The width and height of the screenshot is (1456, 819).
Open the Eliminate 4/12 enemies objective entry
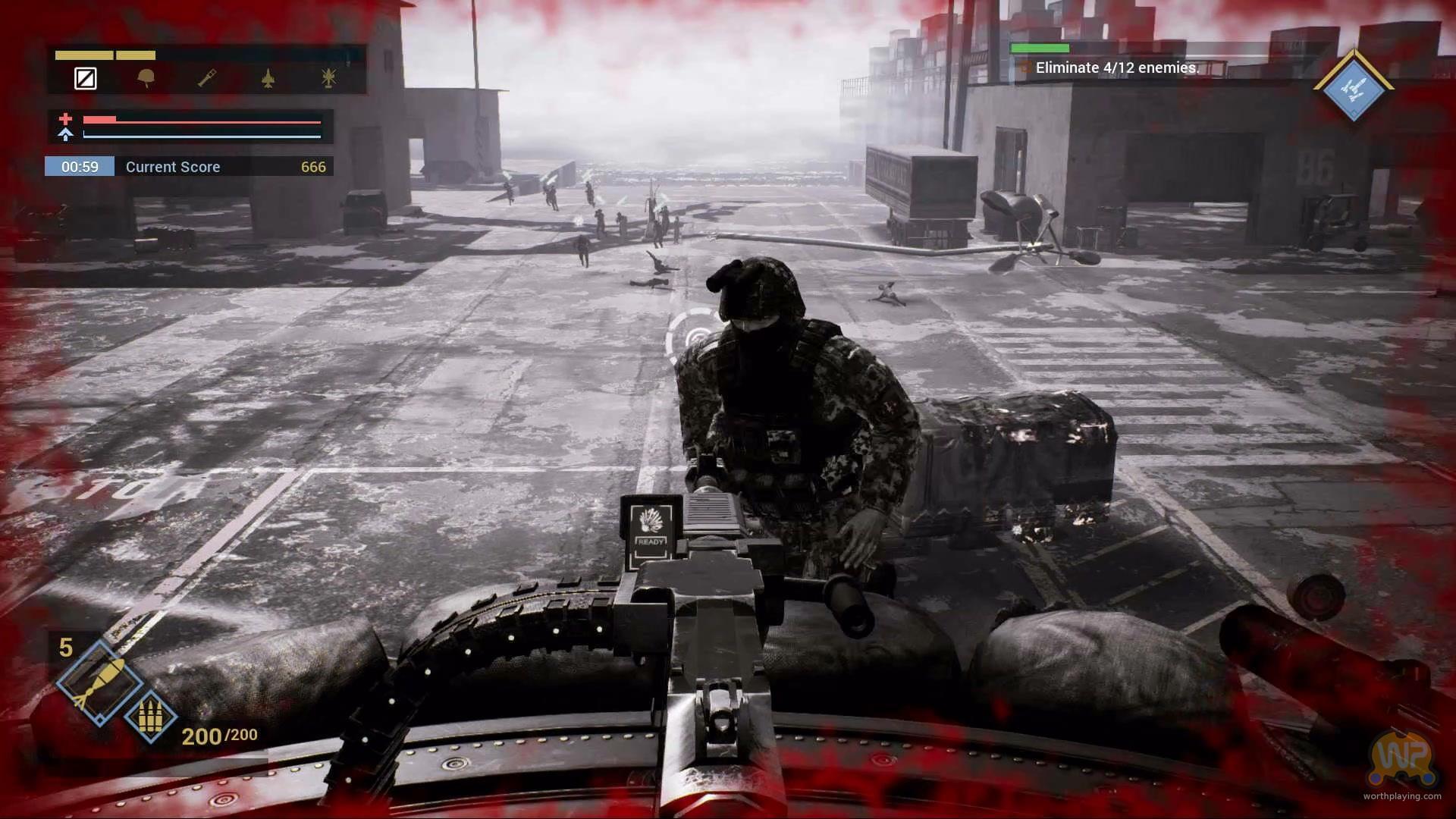(1118, 67)
